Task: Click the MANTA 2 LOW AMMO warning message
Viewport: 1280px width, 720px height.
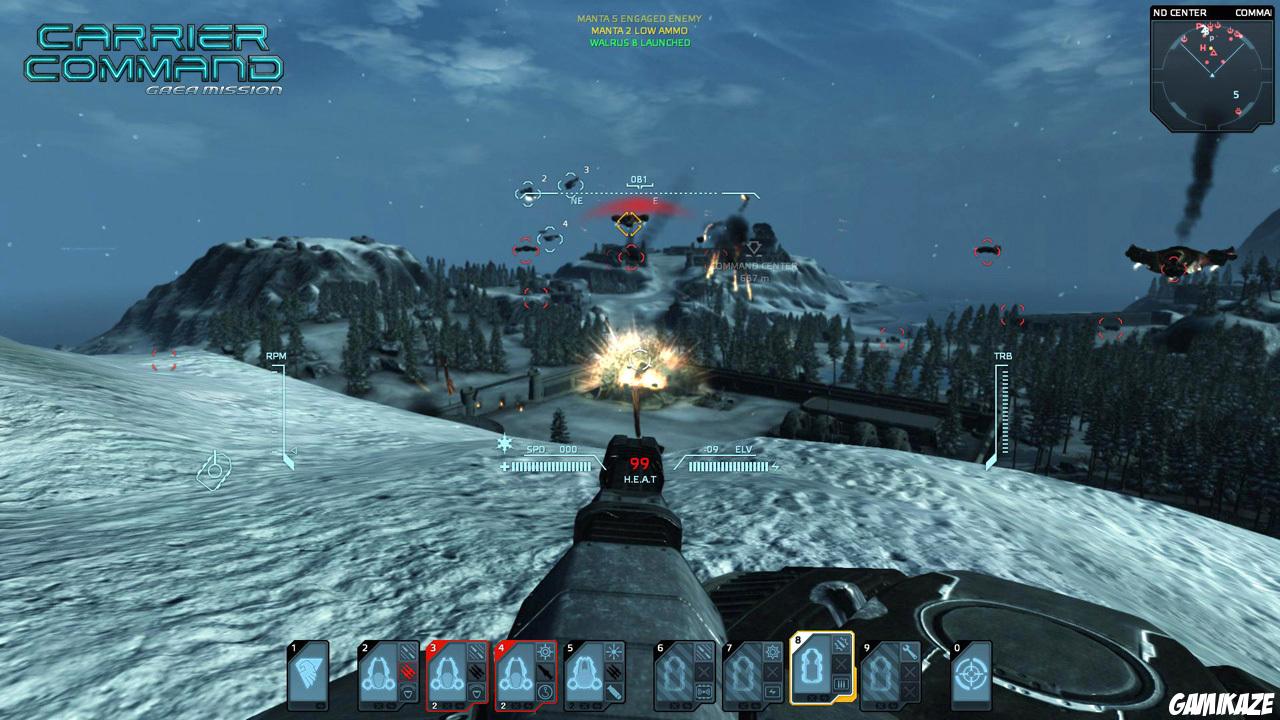Action: click(x=640, y=30)
